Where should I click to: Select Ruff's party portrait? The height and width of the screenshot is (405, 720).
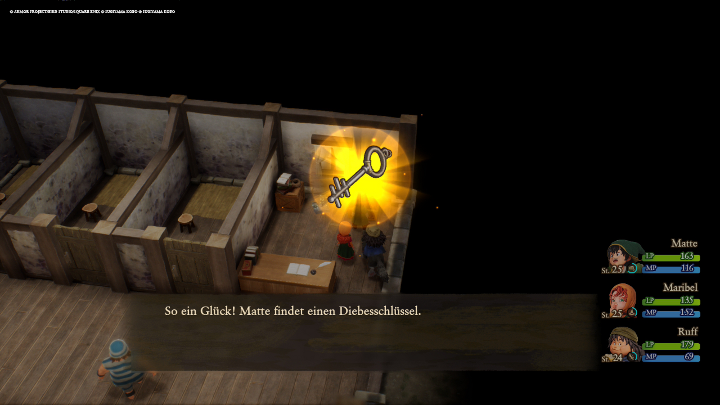pyautogui.click(x=624, y=345)
